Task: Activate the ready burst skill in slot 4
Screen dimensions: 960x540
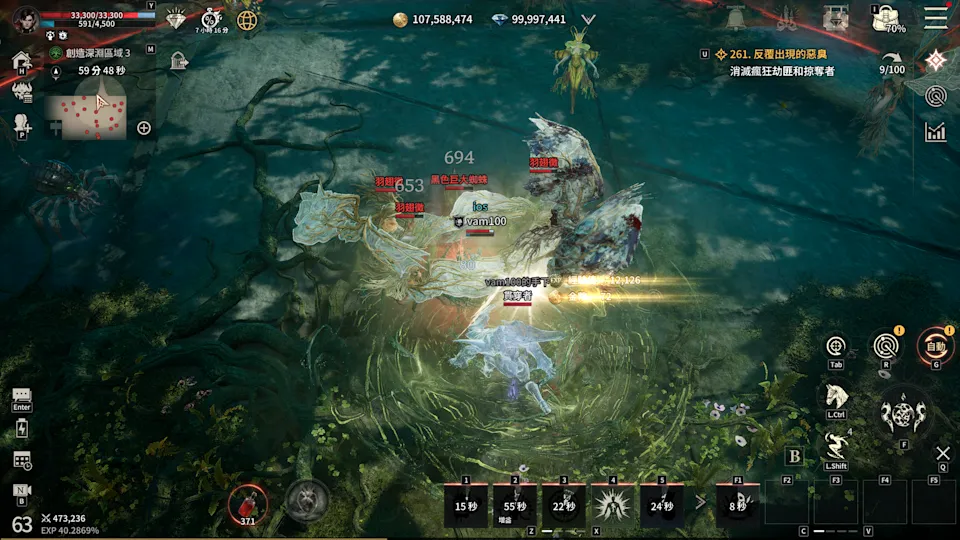Action: 612,504
